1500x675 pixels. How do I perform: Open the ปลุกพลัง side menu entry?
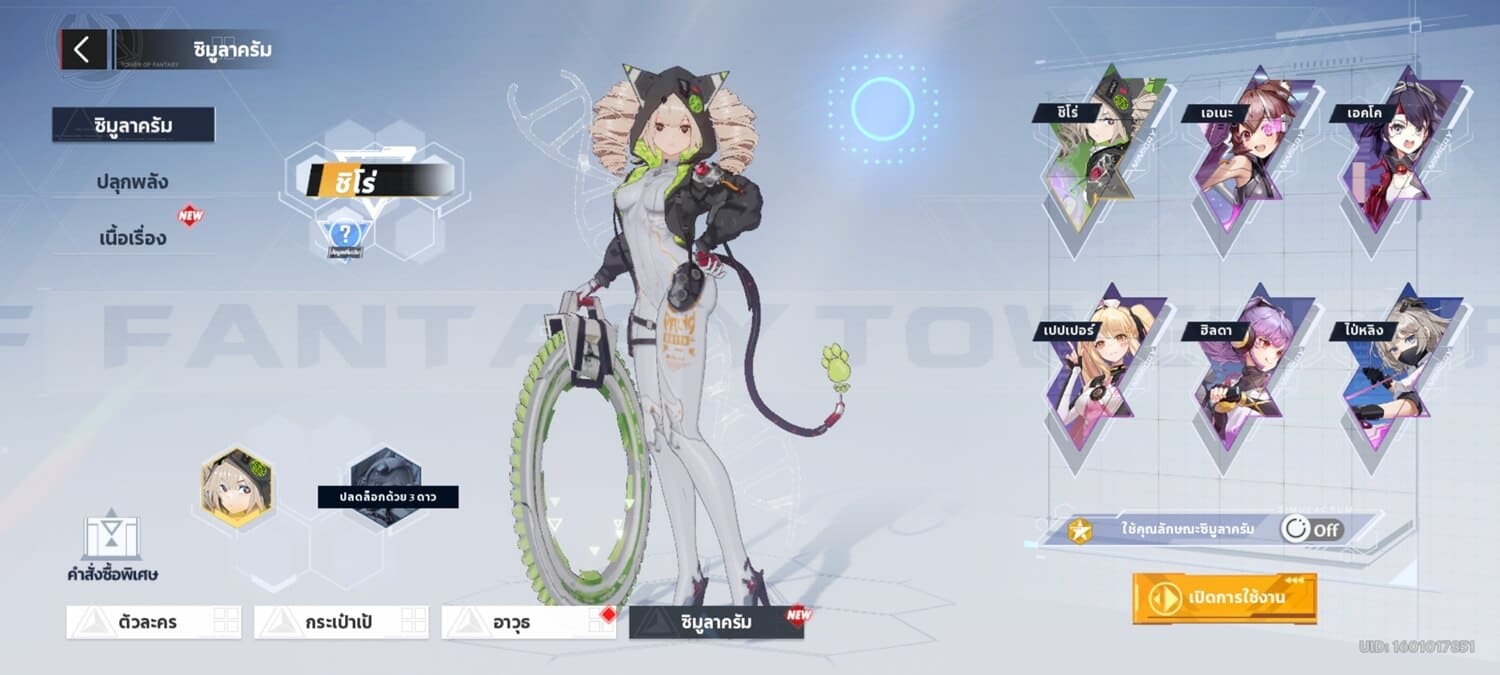132,182
